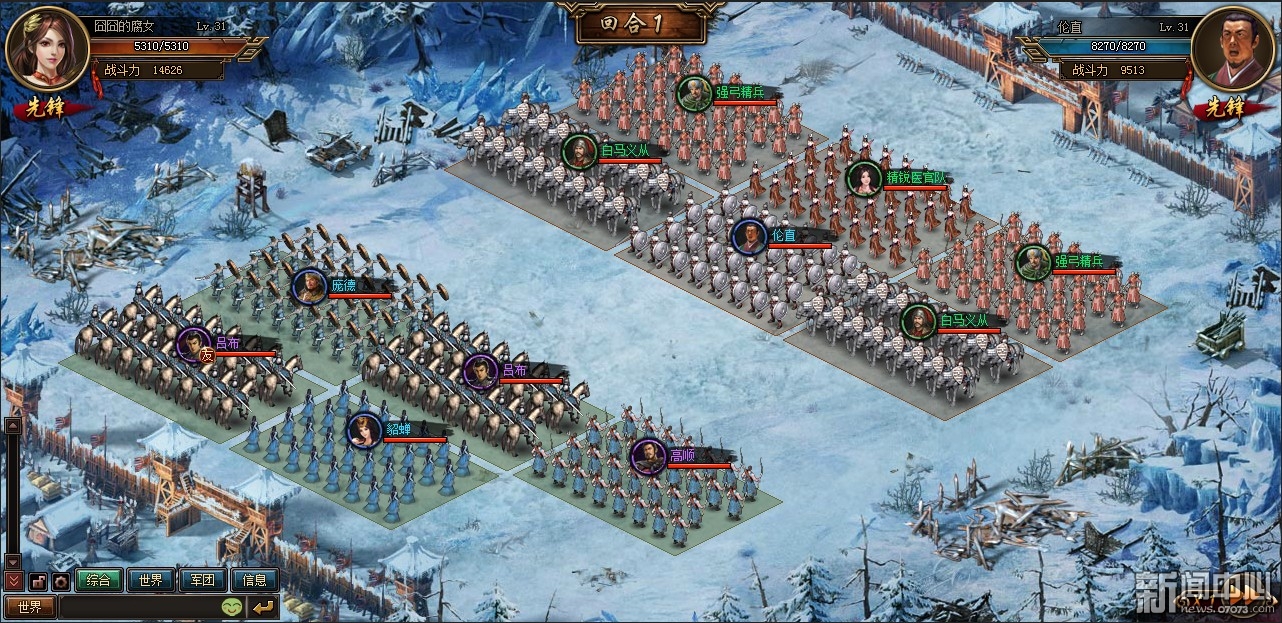Click the chat scrollbar up arrow
Screen dimensions: 1282x623
coord(13,425)
